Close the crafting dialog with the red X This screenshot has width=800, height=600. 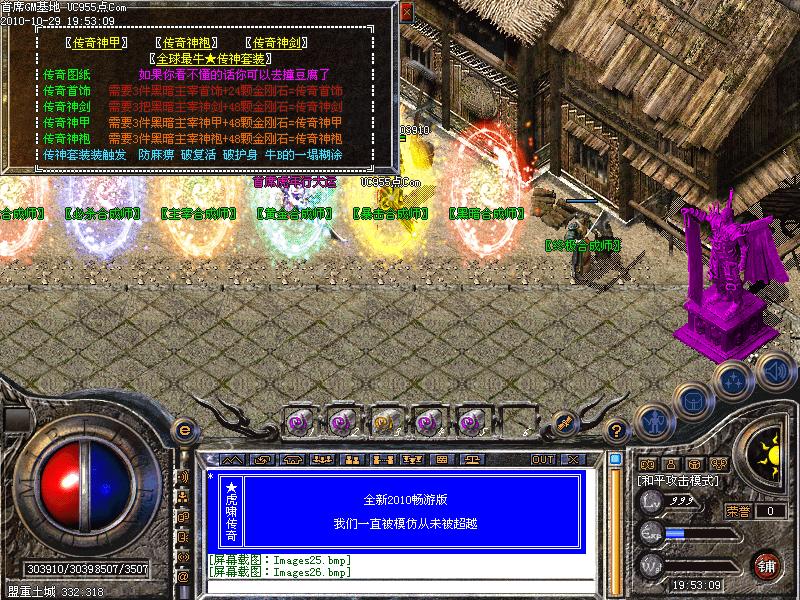click(x=407, y=12)
